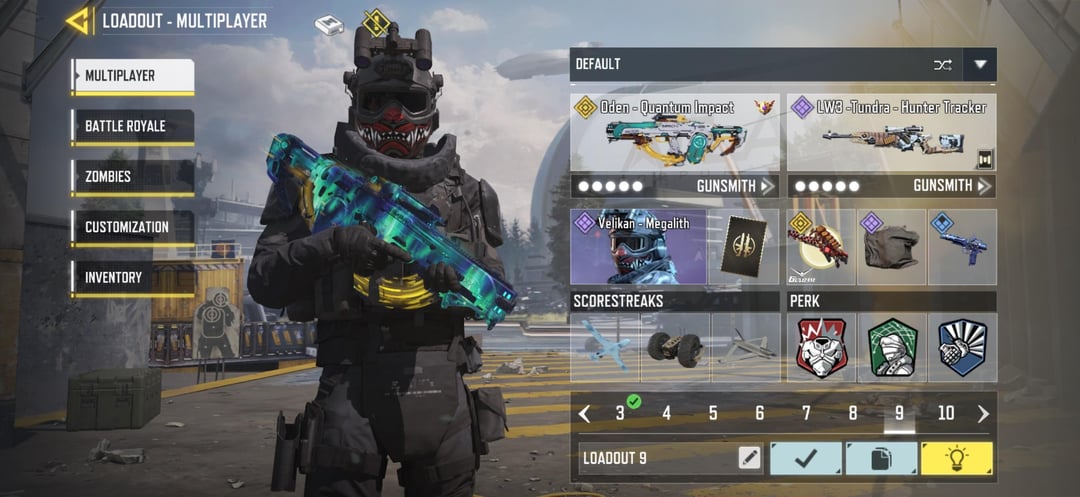1080x497 pixels.
Task: Rename Loadout 9 with the pencil icon
Action: click(x=749, y=458)
